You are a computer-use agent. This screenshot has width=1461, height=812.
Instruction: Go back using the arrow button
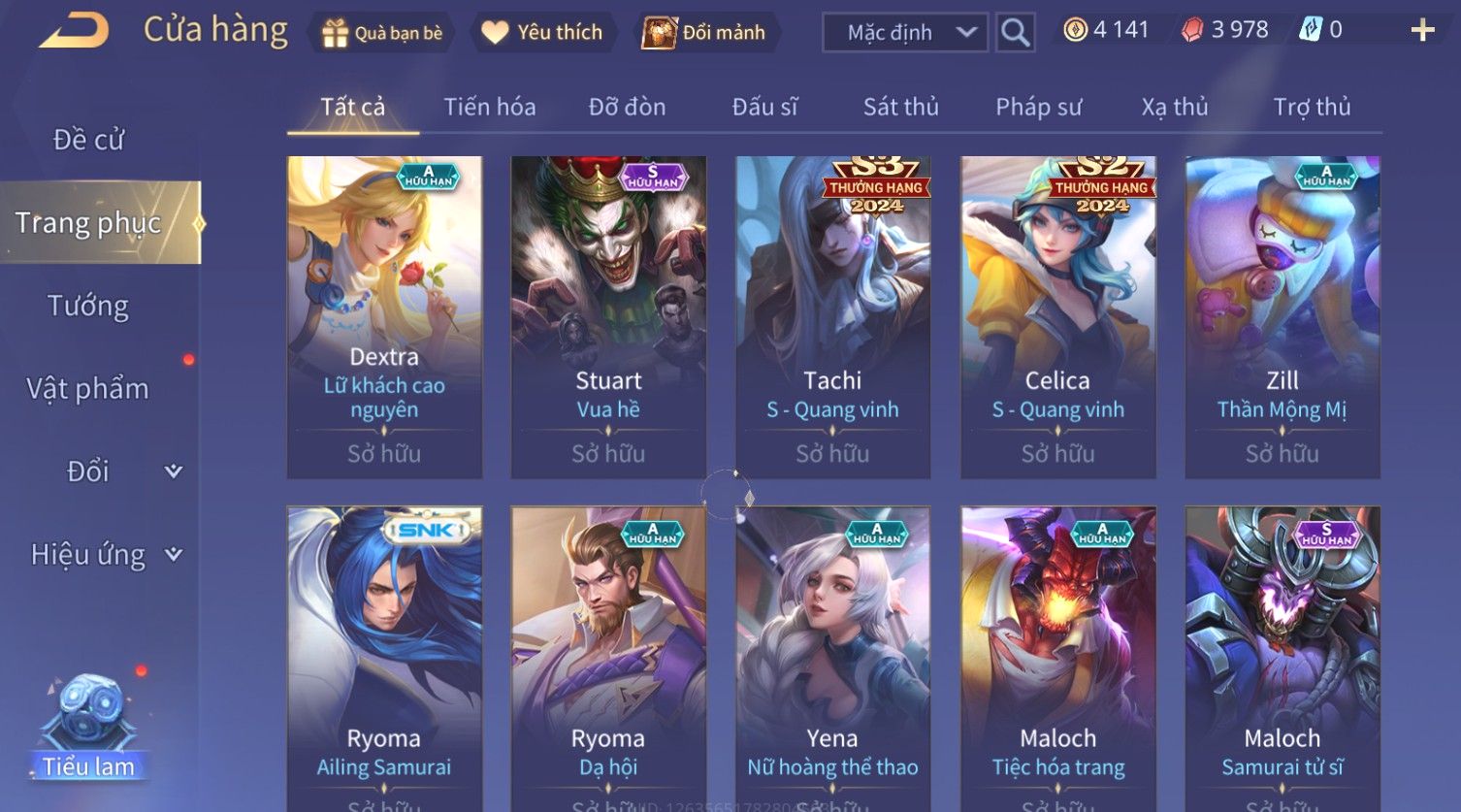tap(75, 31)
